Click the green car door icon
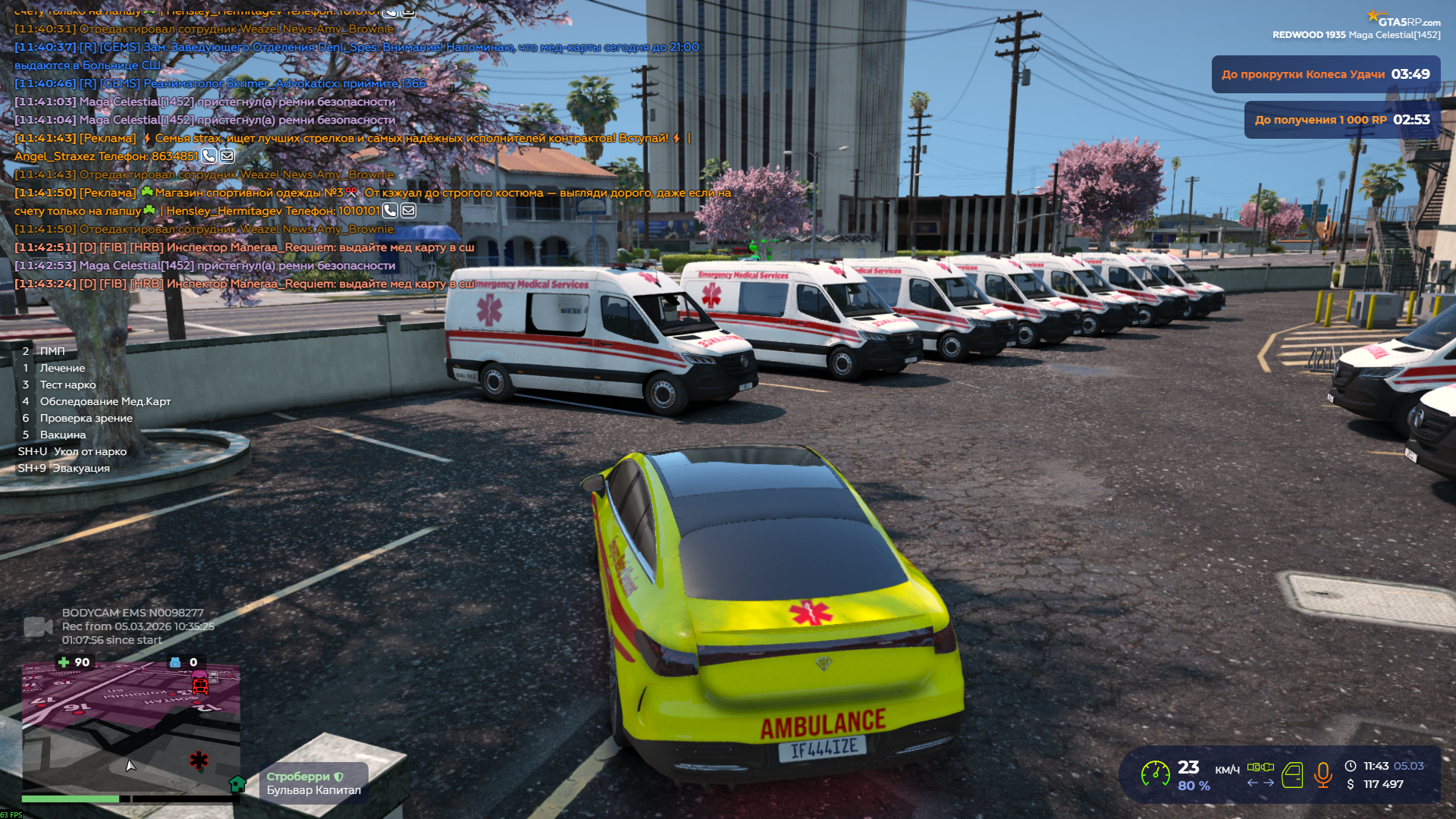 pos(1292,775)
